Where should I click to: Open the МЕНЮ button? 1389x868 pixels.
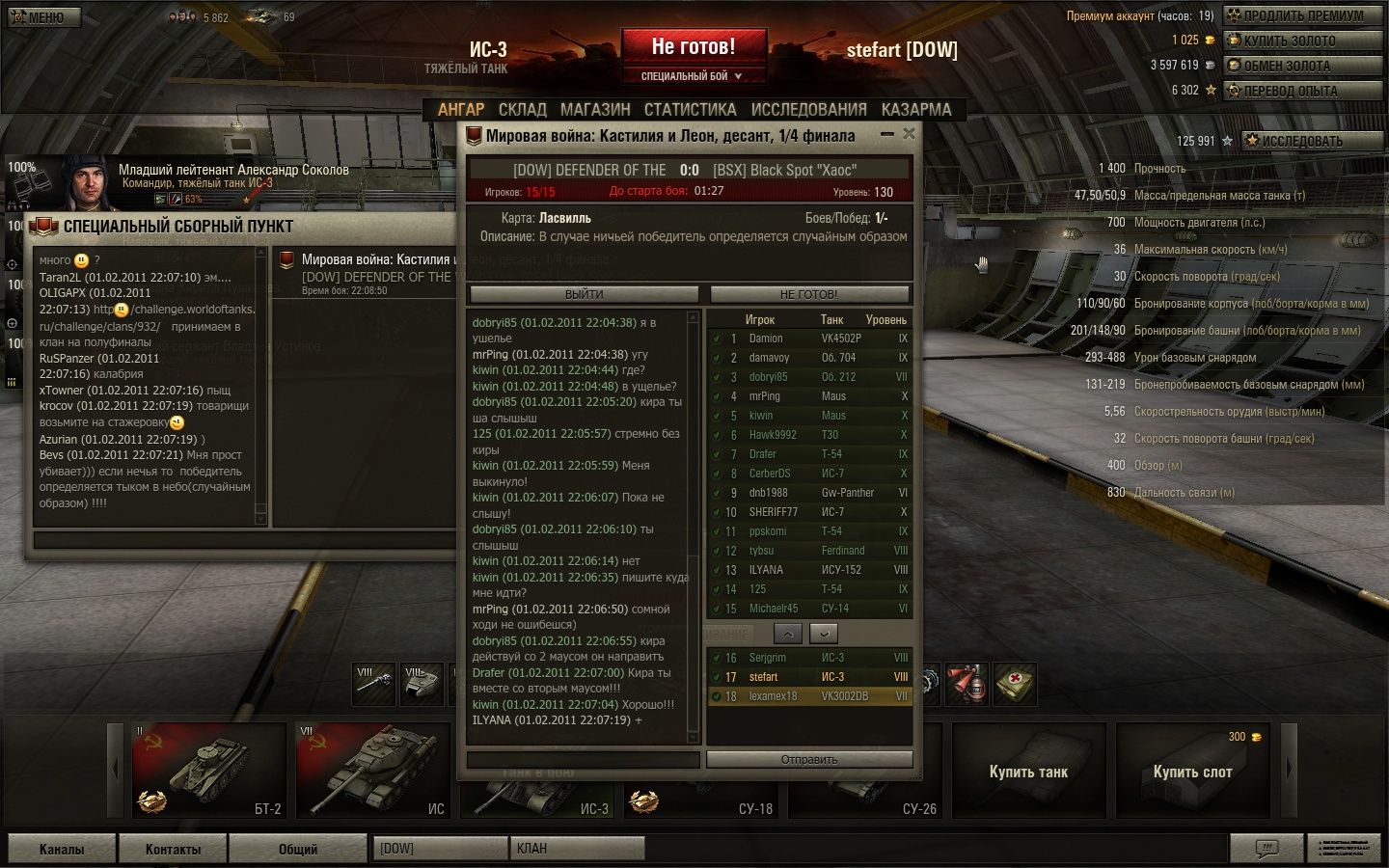point(44,16)
